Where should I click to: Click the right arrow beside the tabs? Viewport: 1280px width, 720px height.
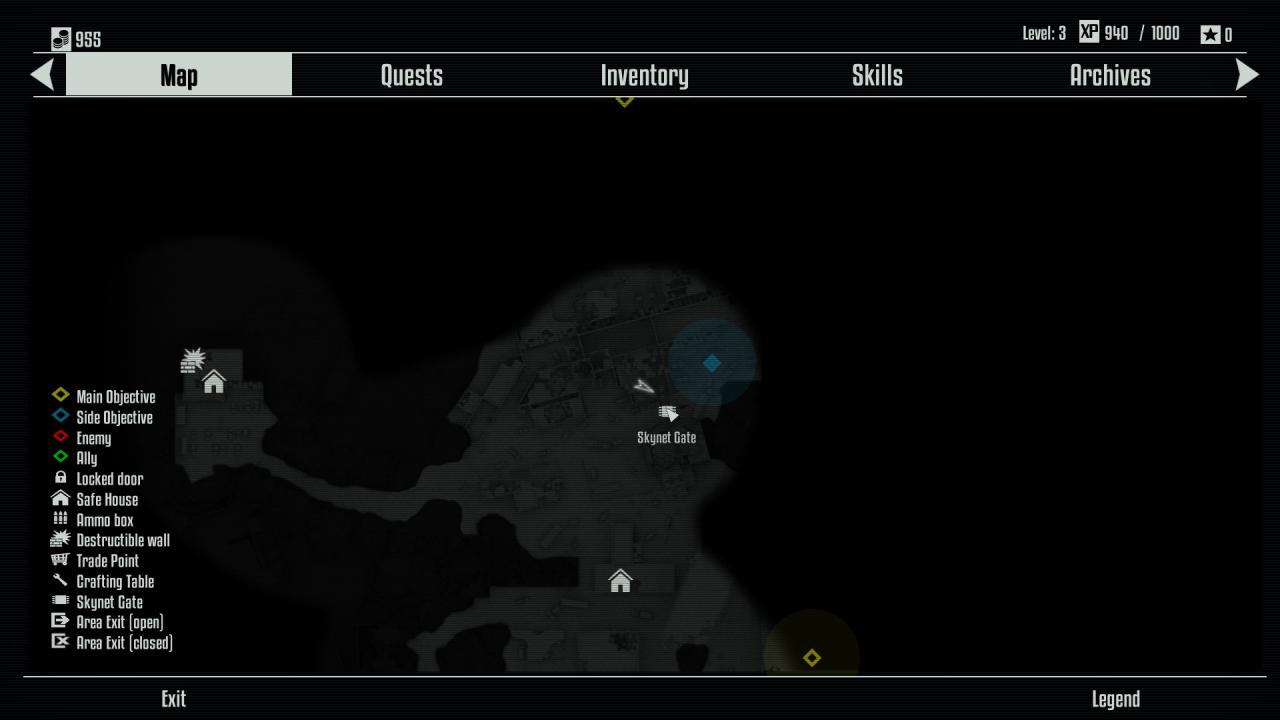tap(1247, 75)
